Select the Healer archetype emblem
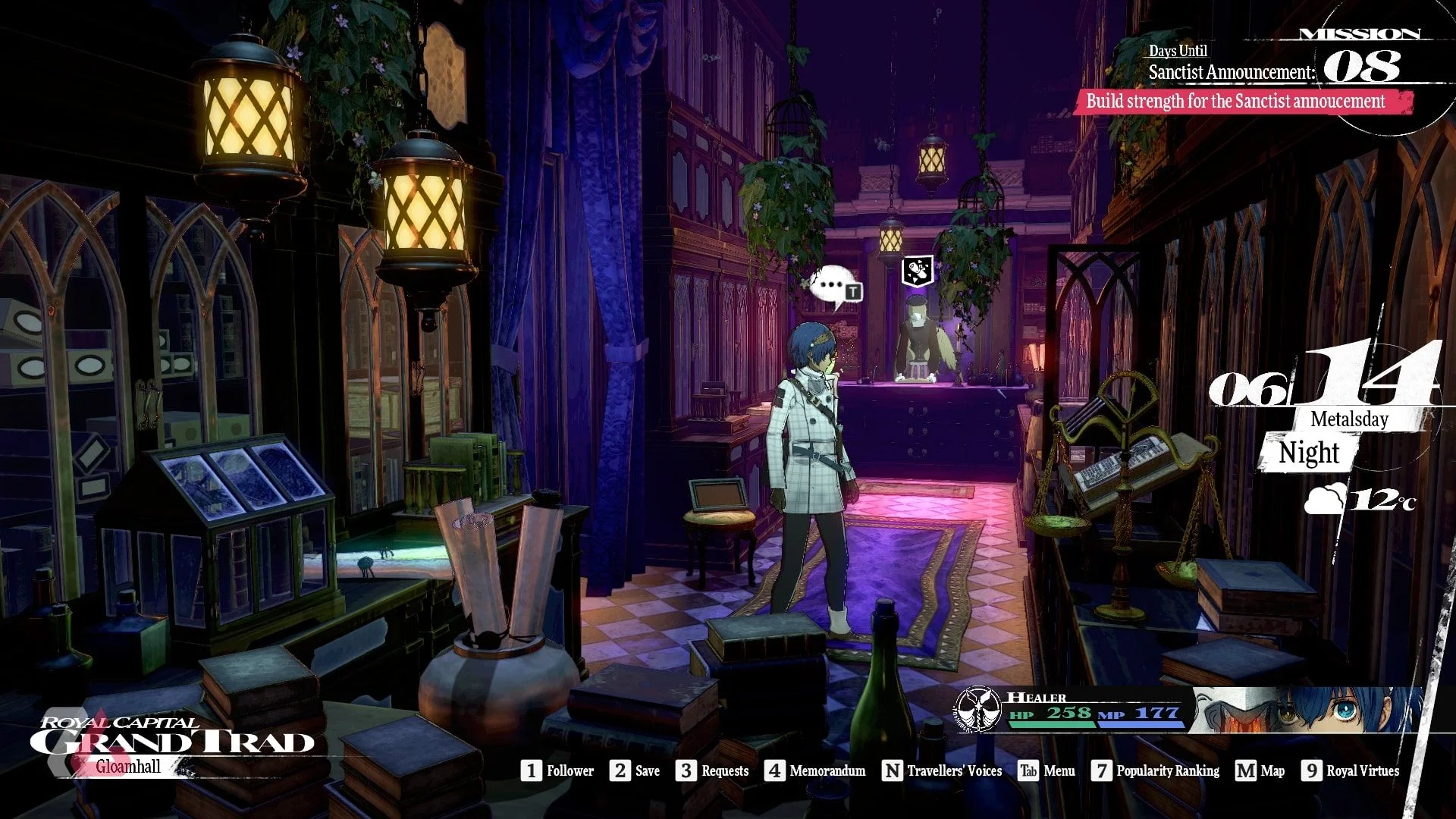Viewport: 1456px width, 819px height. [979, 709]
